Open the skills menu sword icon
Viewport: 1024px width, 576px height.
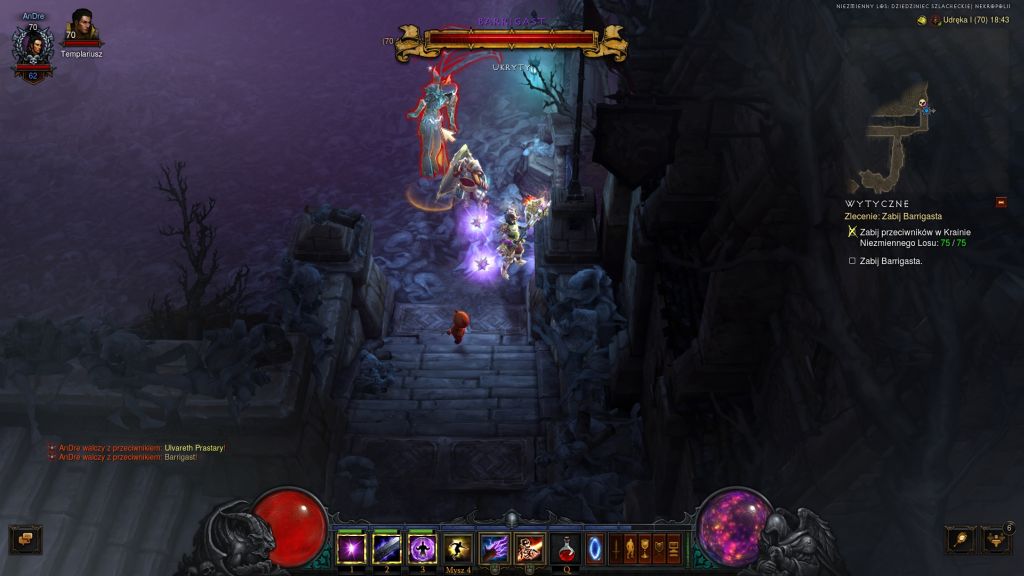[616, 548]
